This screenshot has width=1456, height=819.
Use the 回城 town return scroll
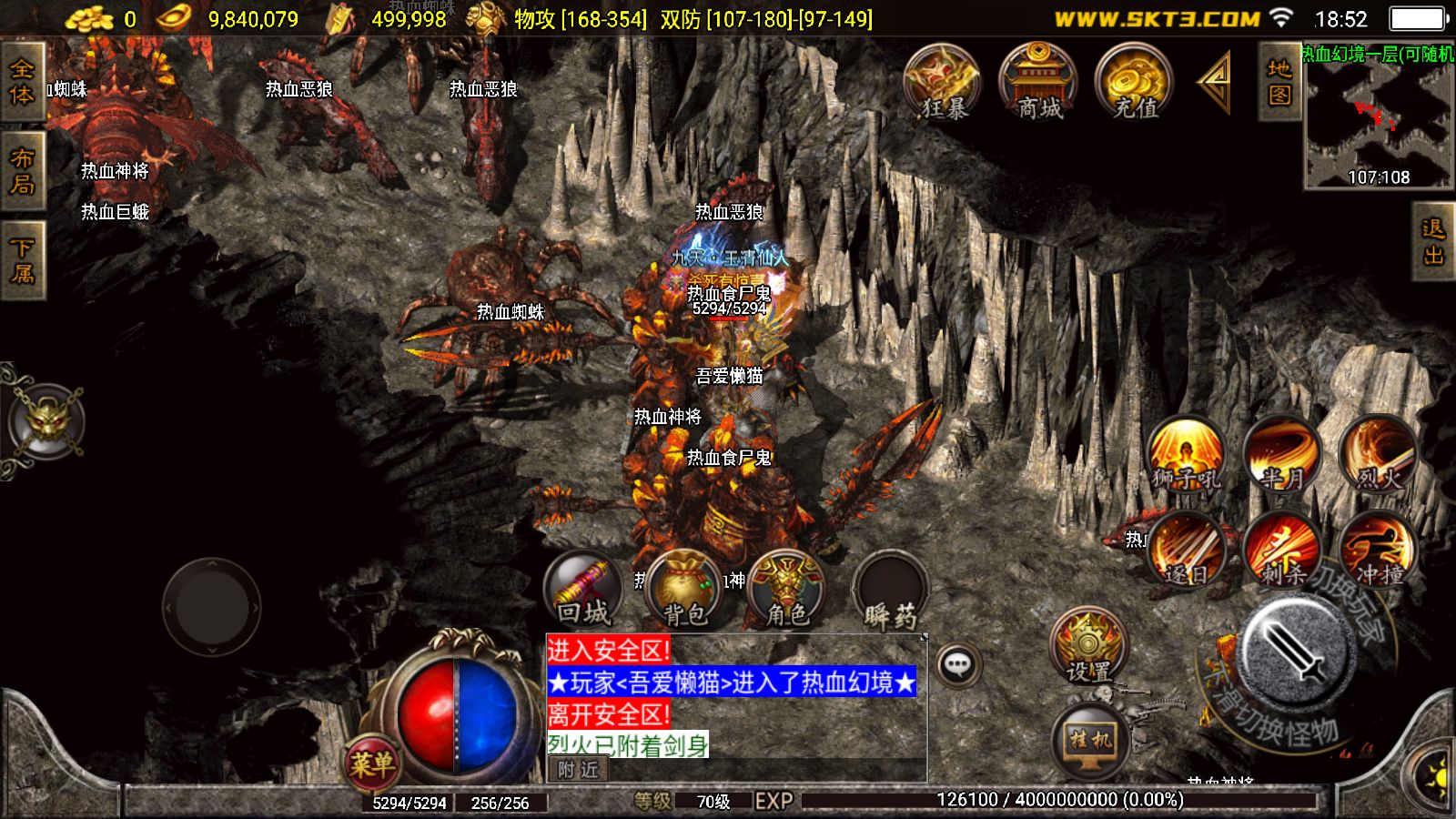(x=583, y=590)
